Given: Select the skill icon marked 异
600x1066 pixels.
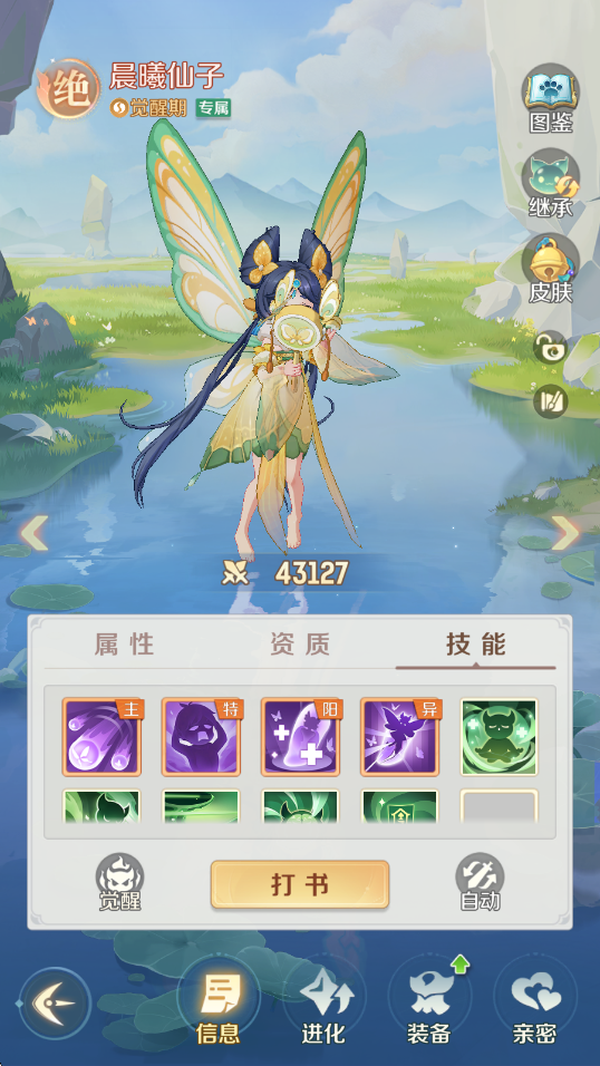Looking at the screenshot, I should [399, 737].
